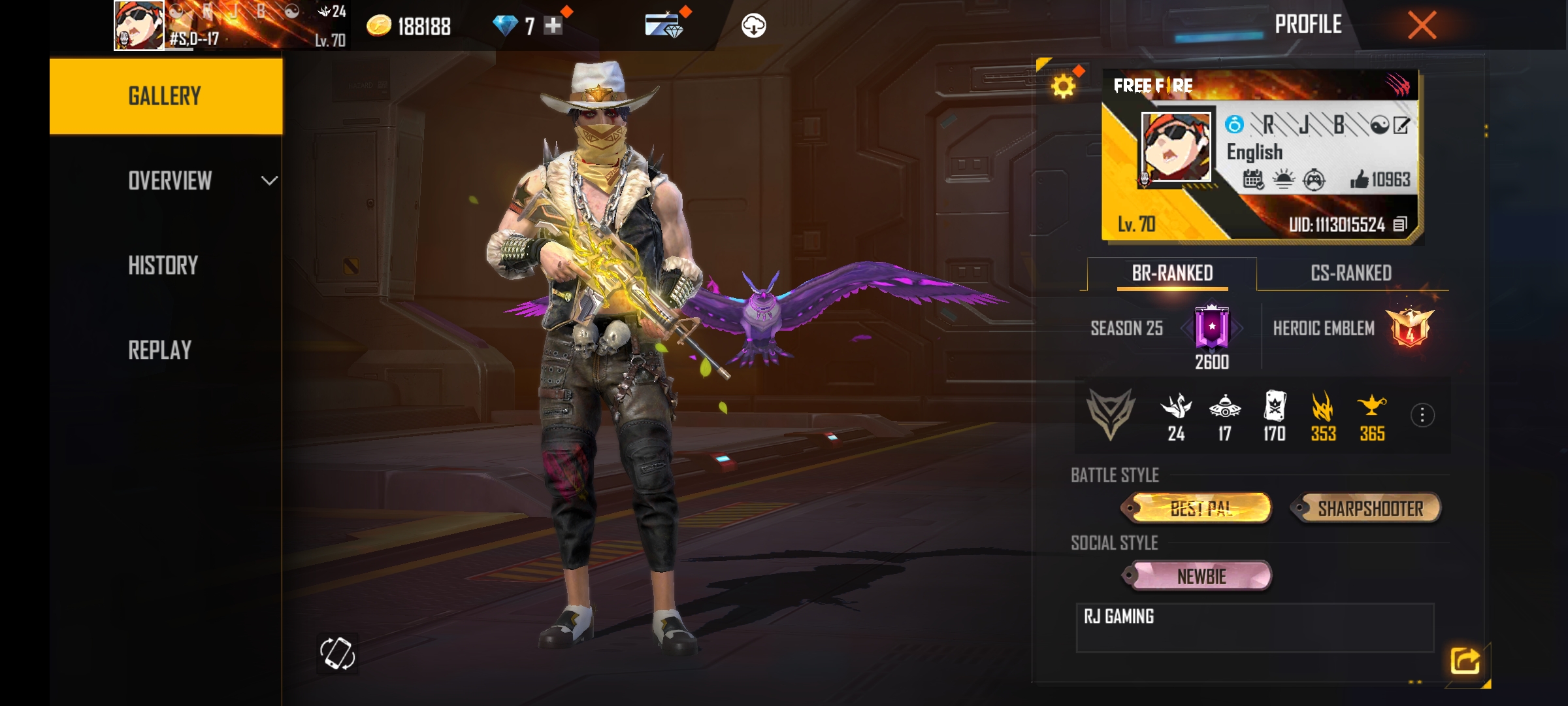Image resolution: width=1568 pixels, height=706 pixels.
Task: Select the Gallery menu entry
Action: [165, 96]
